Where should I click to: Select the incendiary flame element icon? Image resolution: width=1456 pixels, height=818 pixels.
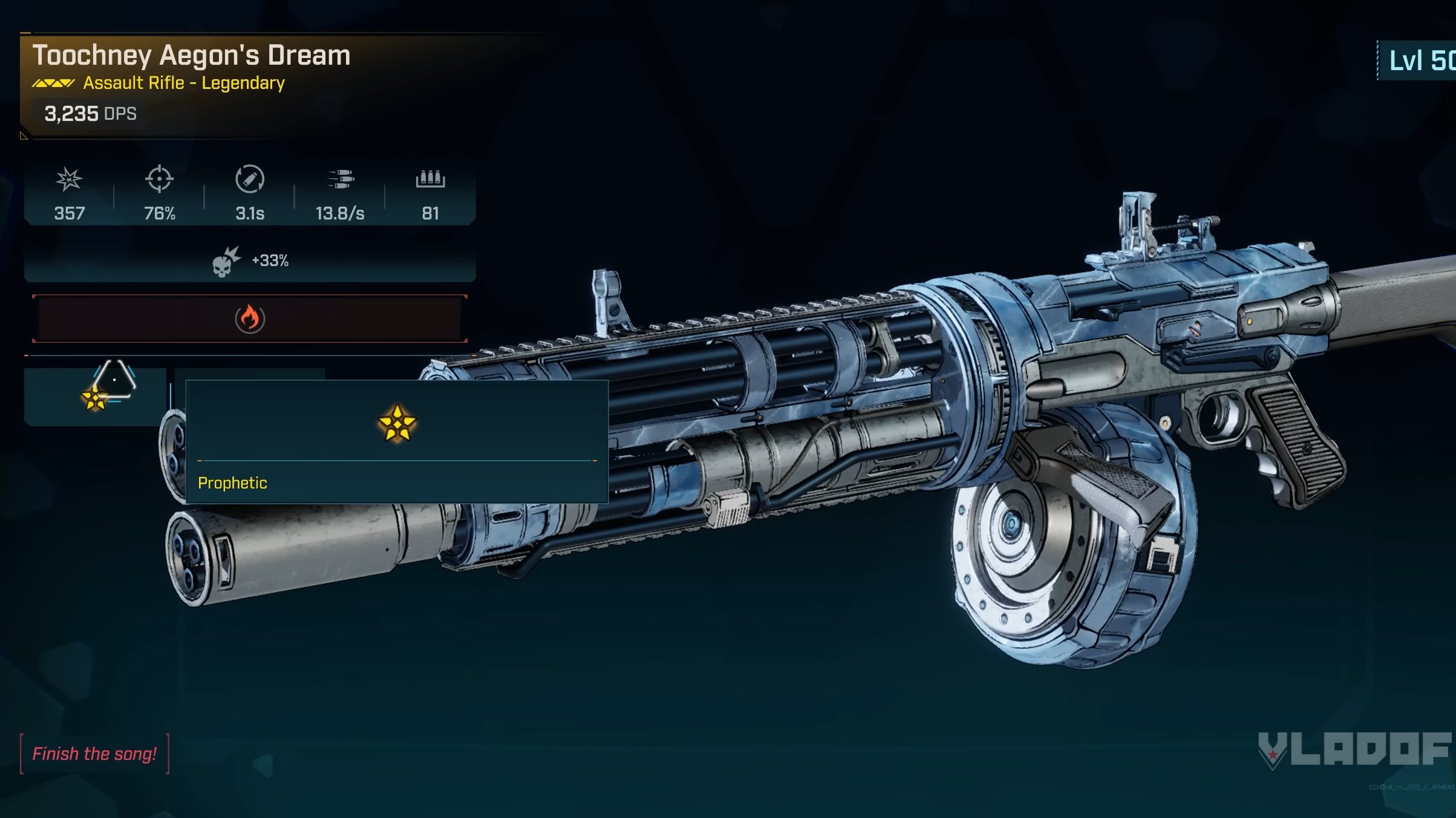pyautogui.click(x=250, y=319)
